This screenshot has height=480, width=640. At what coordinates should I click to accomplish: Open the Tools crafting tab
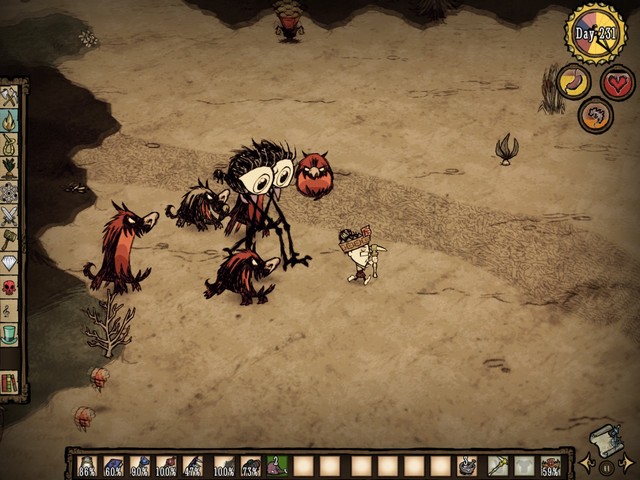click(x=10, y=96)
